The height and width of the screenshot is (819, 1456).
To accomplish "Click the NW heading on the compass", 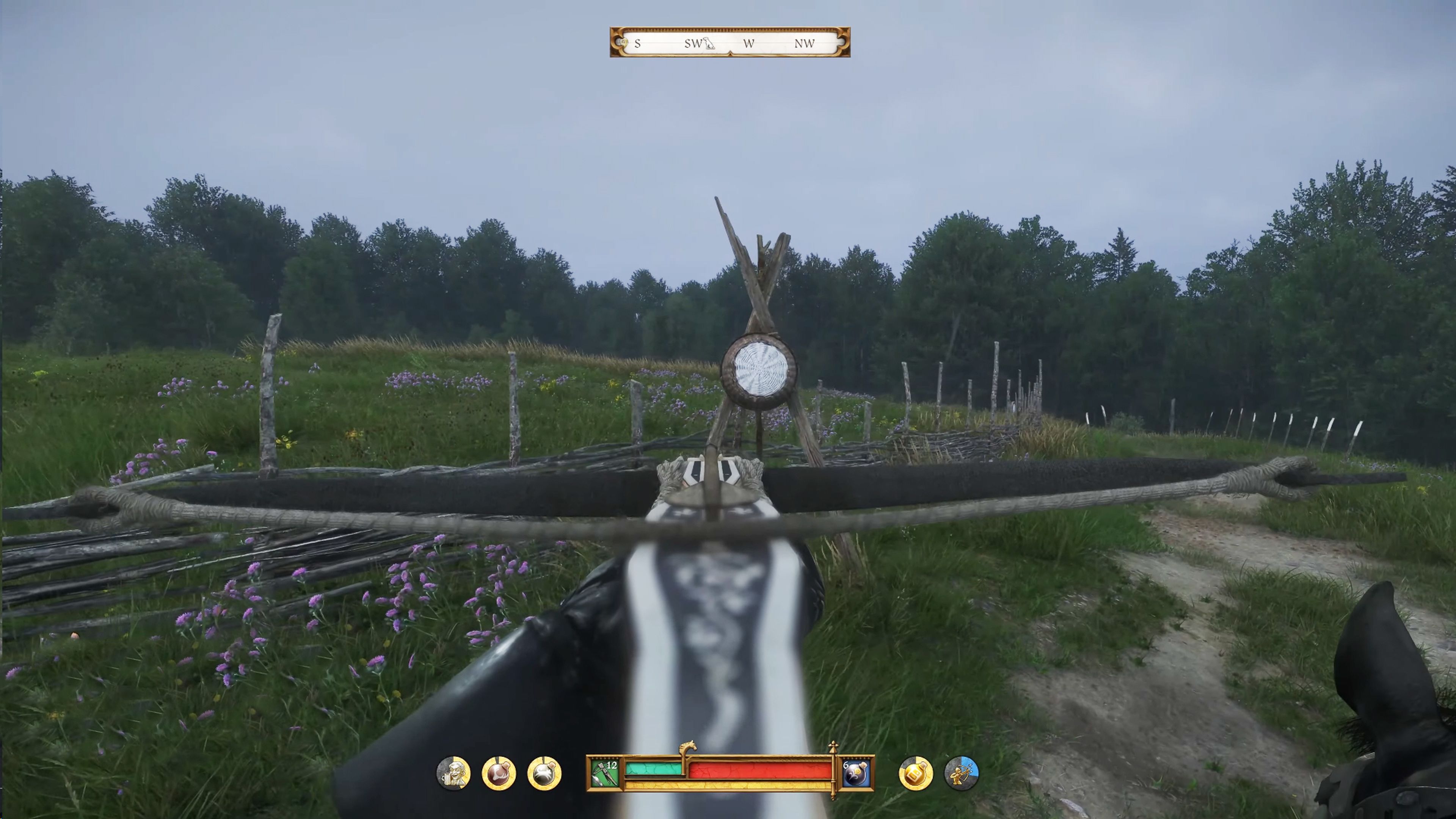I will 805,44.
